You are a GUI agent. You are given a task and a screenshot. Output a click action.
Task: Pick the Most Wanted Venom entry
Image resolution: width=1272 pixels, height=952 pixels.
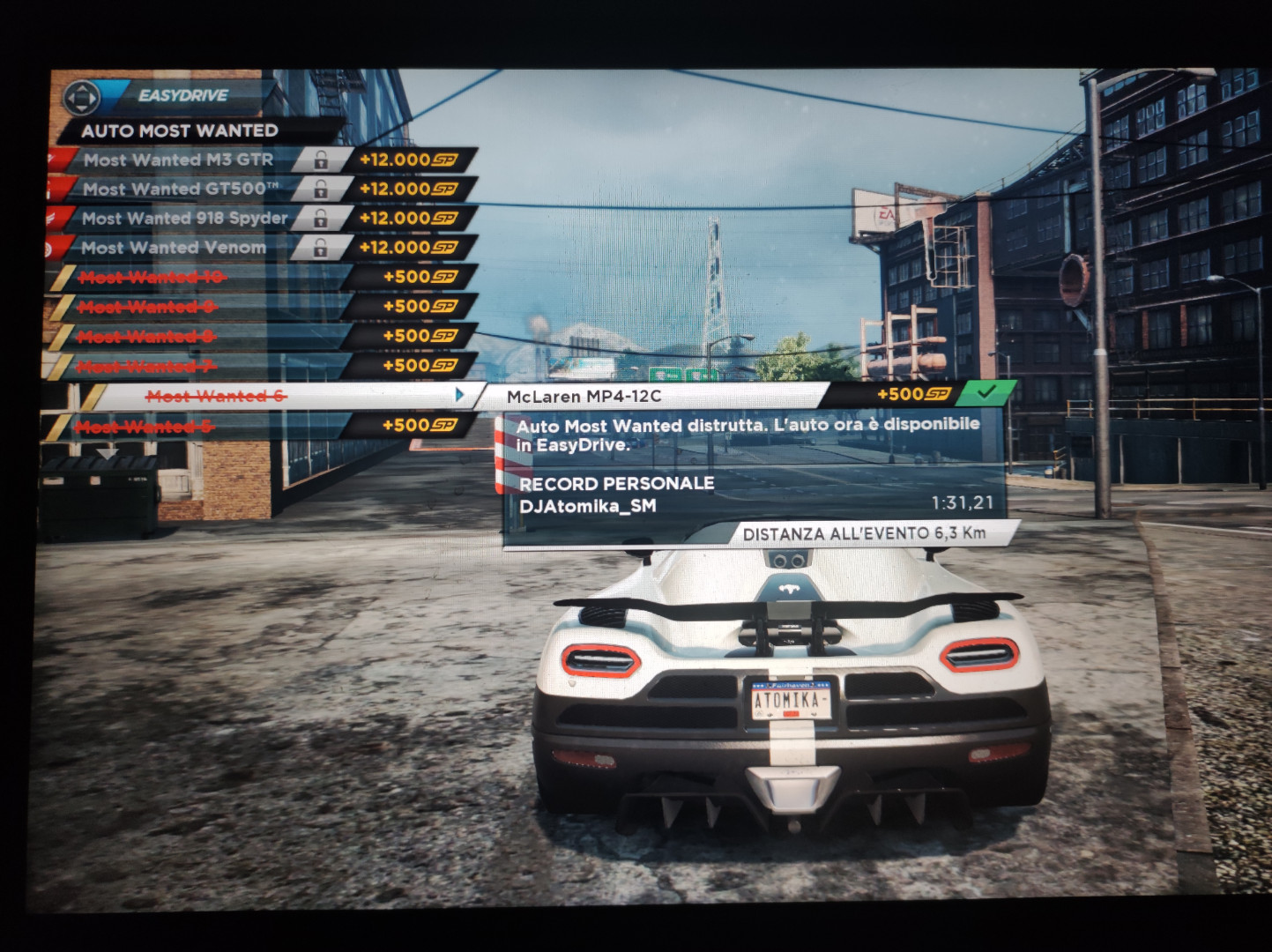coord(174,248)
